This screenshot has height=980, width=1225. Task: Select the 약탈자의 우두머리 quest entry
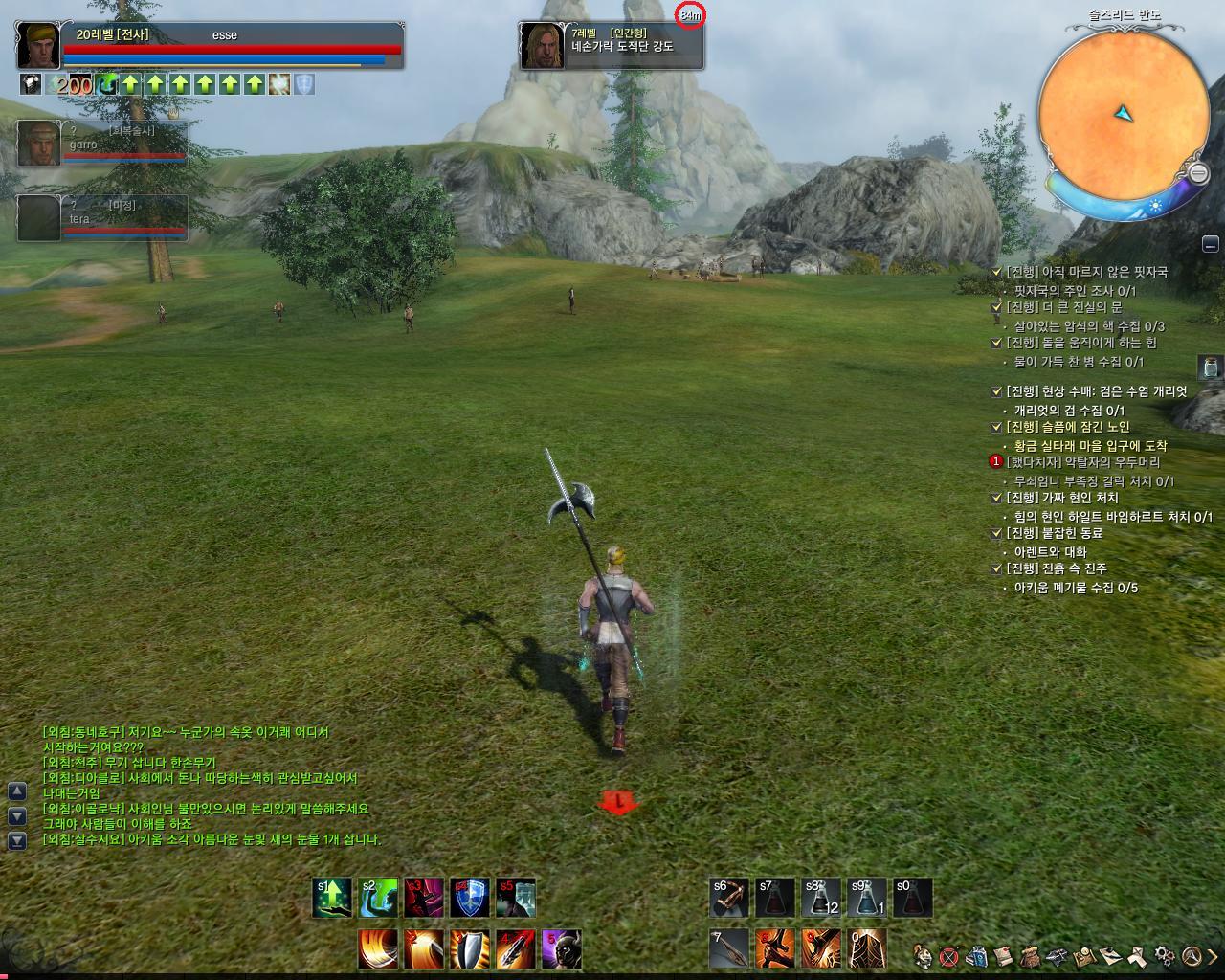[1082, 462]
